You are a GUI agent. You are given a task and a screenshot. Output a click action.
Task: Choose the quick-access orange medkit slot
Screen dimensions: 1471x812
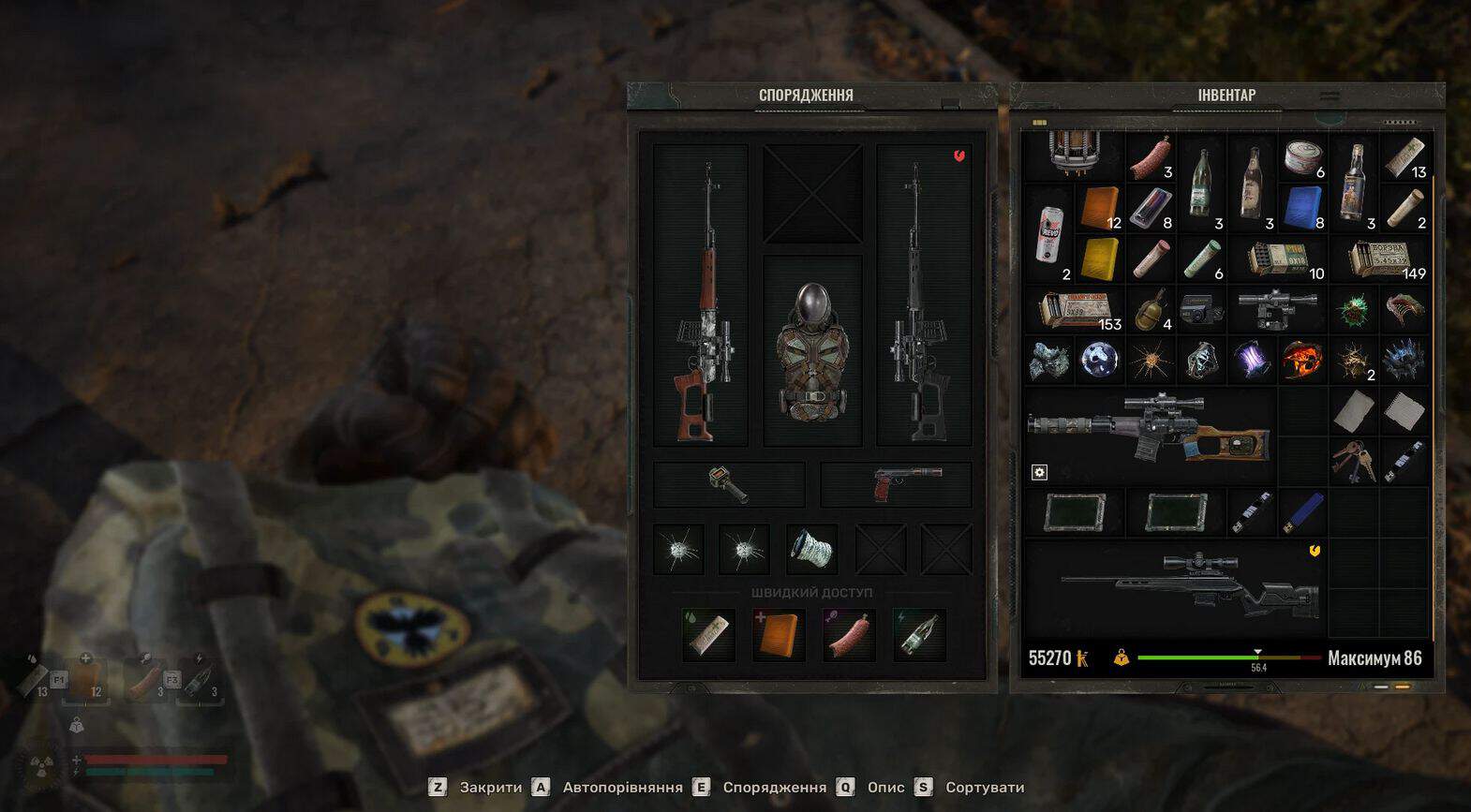click(x=779, y=634)
